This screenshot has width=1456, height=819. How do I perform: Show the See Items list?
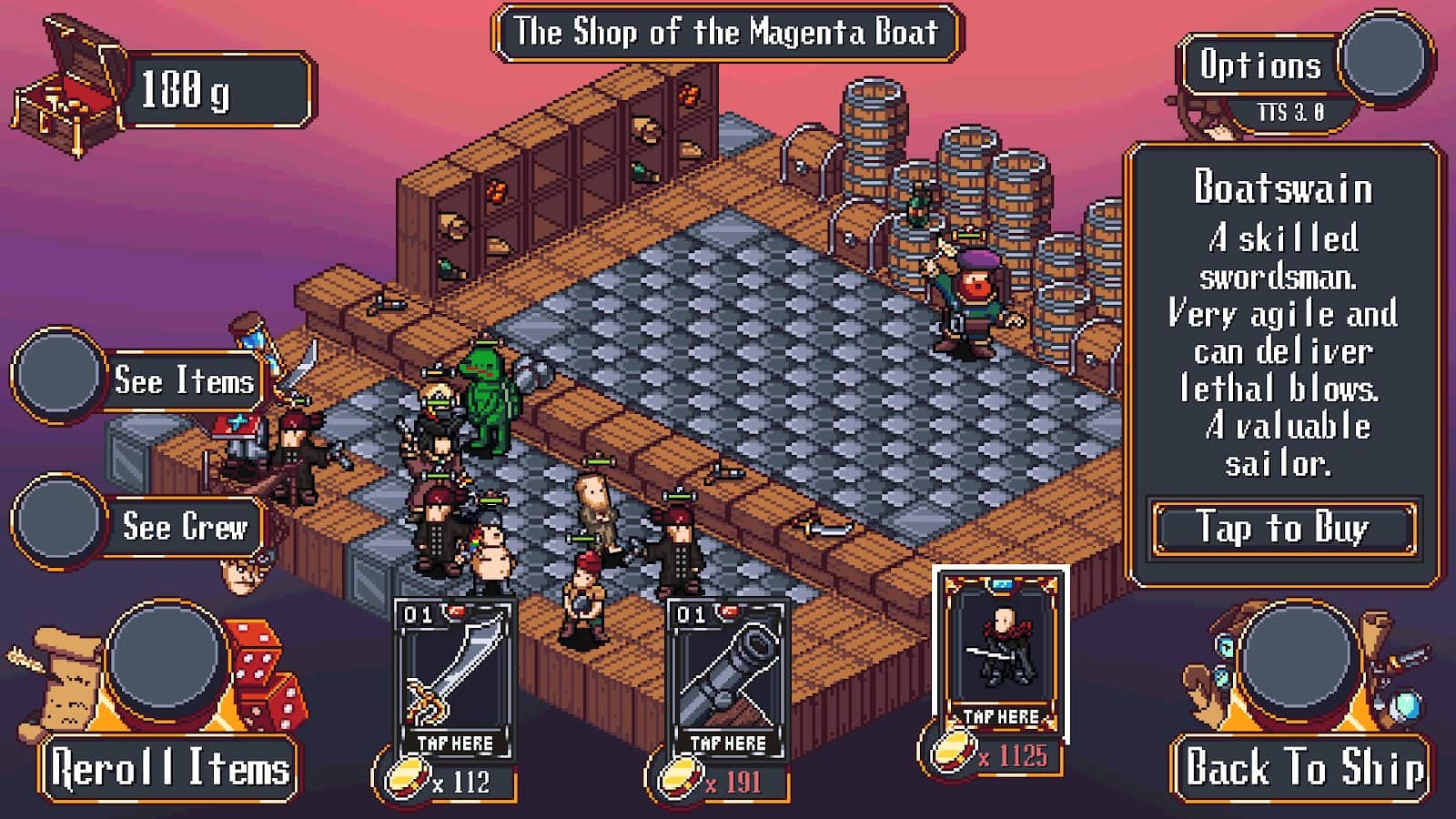[x=182, y=380]
